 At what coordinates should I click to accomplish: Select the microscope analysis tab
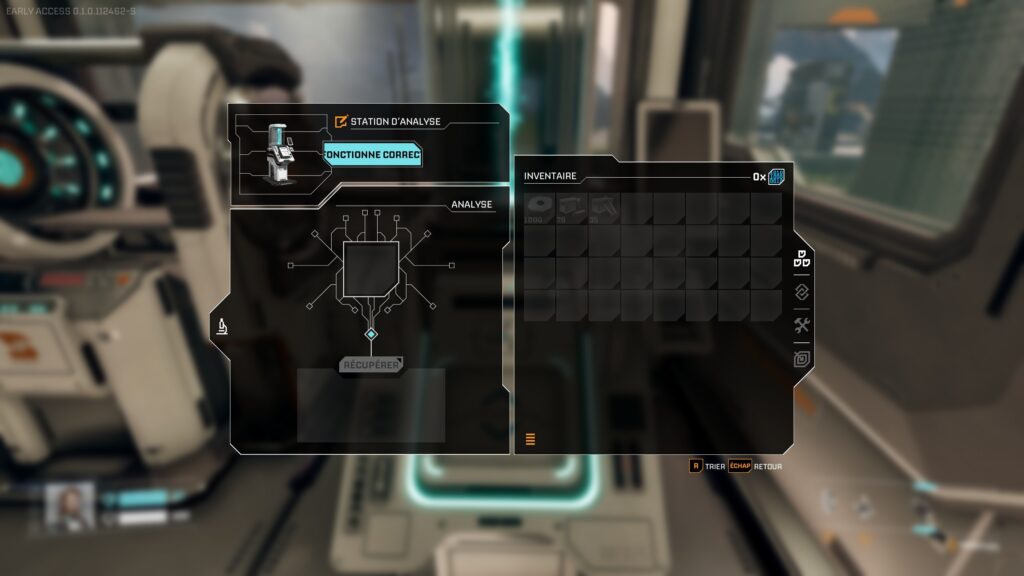222,326
